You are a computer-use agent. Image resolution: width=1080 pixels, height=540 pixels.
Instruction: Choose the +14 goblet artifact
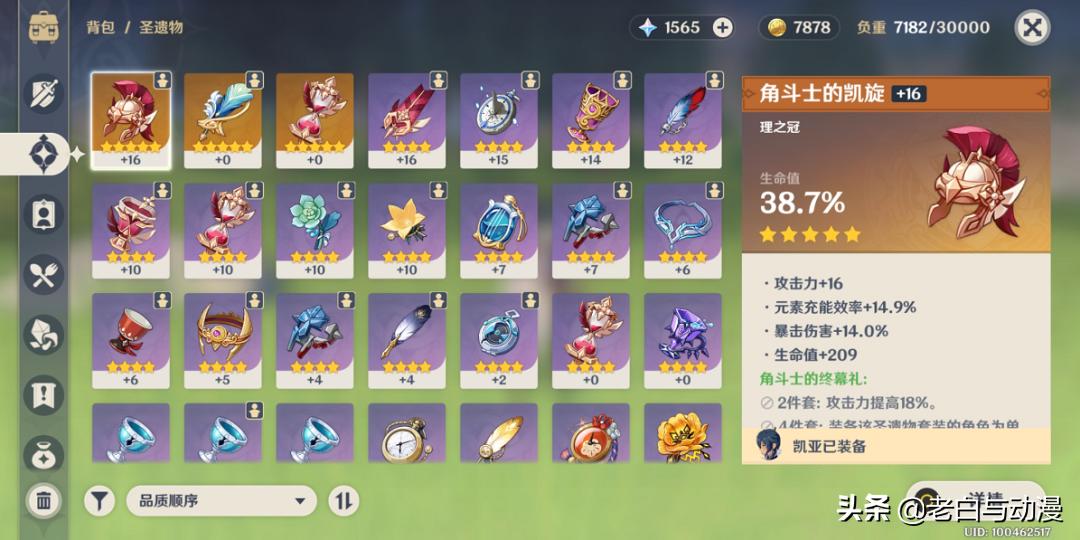pyautogui.click(x=591, y=119)
